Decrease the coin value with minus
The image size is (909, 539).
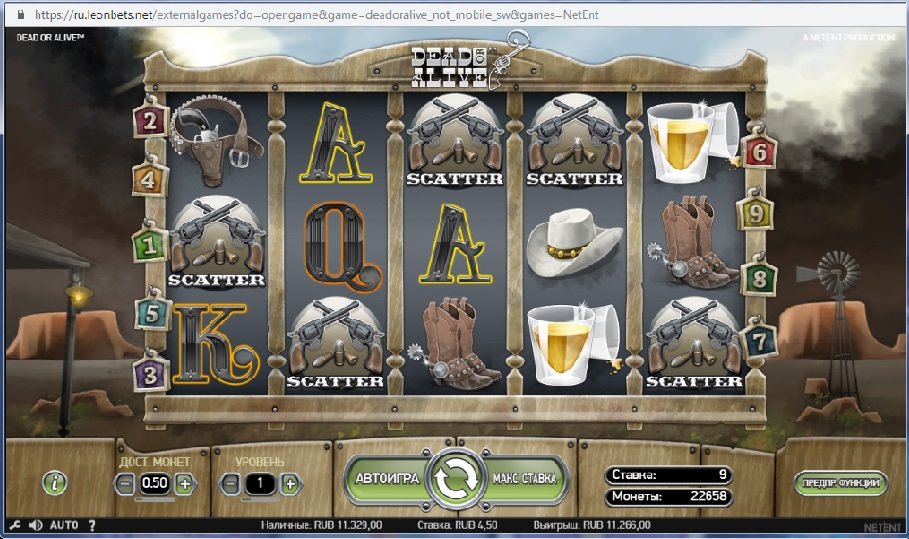pyautogui.click(x=125, y=483)
